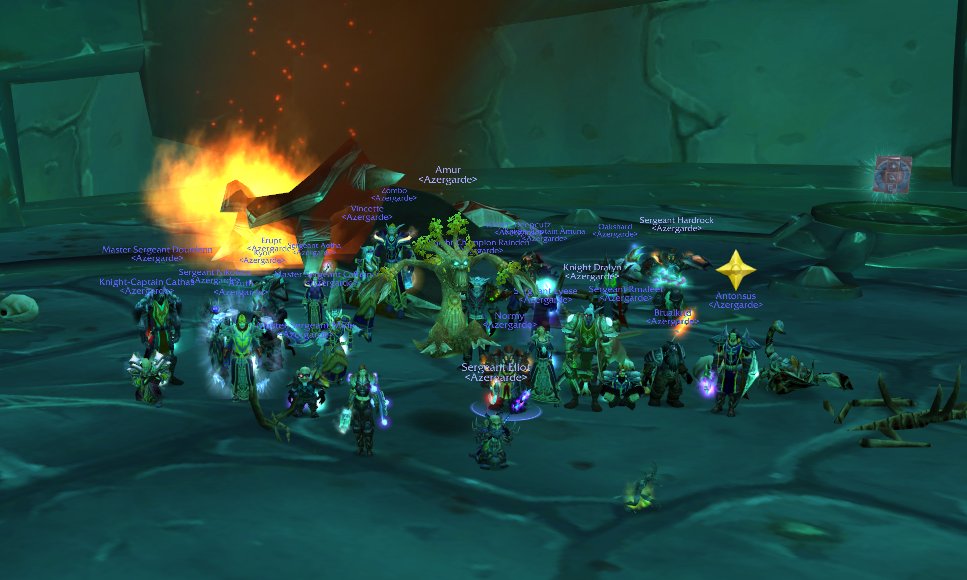The height and width of the screenshot is (580, 967).
Task: Select the Sergeant Elios nameplate
Action: click(x=495, y=368)
